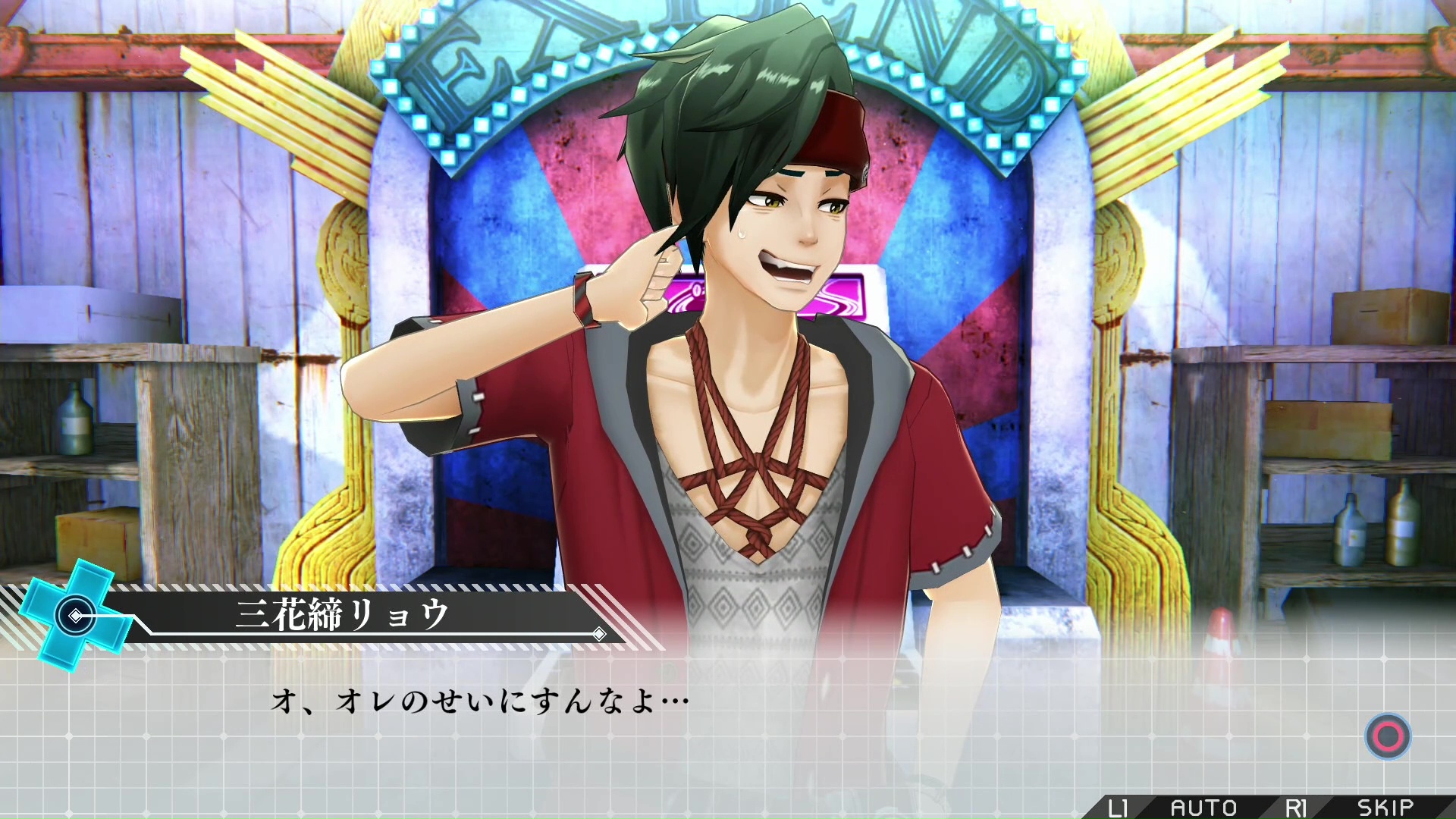Screen dimensions: 1456x819
Task: Advance the dialogue text box
Action: coord(1388,736)
